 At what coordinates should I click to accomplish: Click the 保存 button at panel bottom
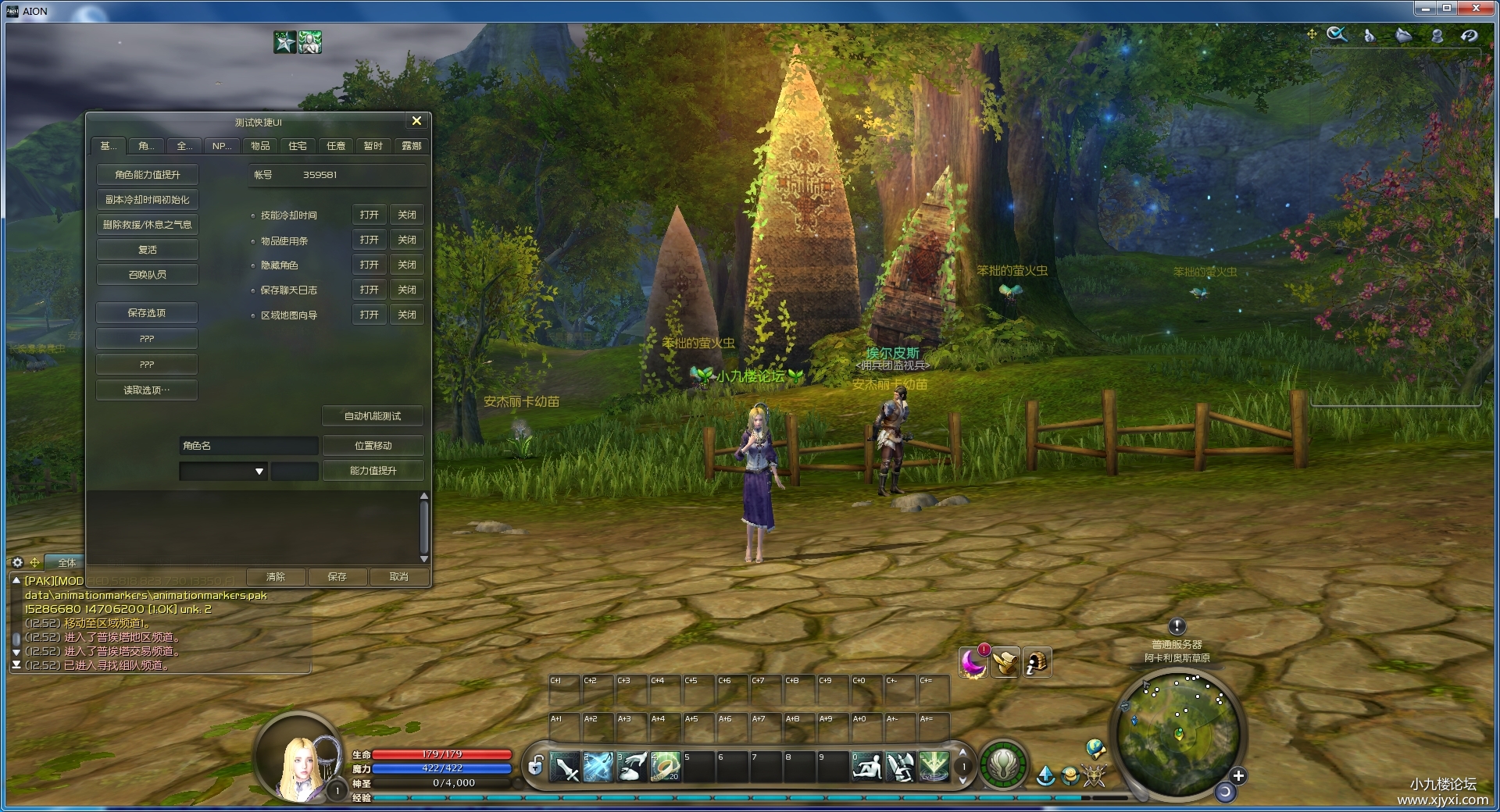(337, 577)
